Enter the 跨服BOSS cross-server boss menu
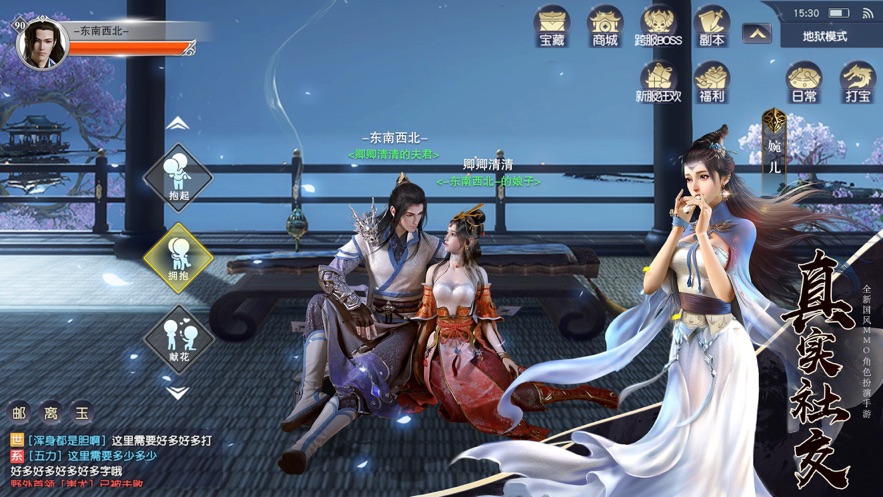Viewport: 883px width, 497px height. [x=658, y=26]
